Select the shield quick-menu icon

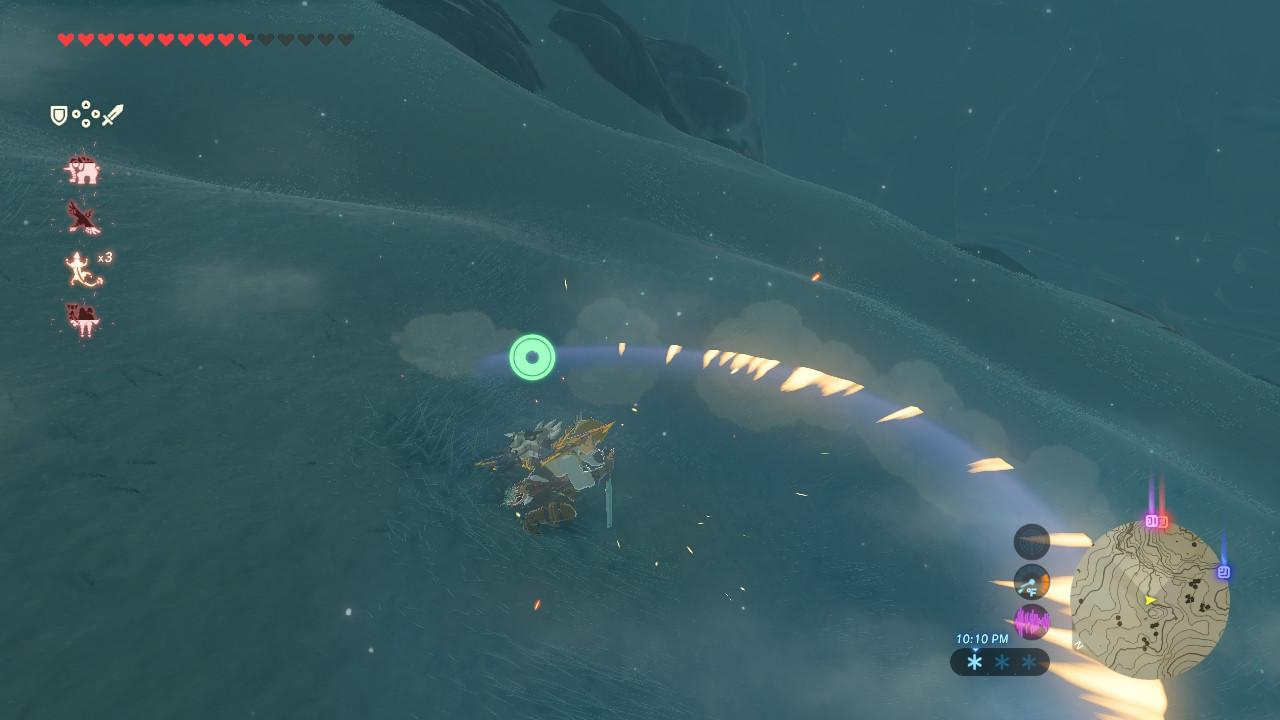pyautogui.click(x=59, y=116)
